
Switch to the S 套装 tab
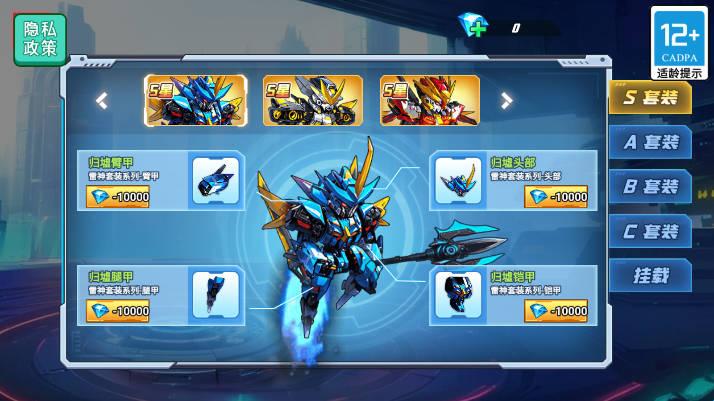pos(650,98)
